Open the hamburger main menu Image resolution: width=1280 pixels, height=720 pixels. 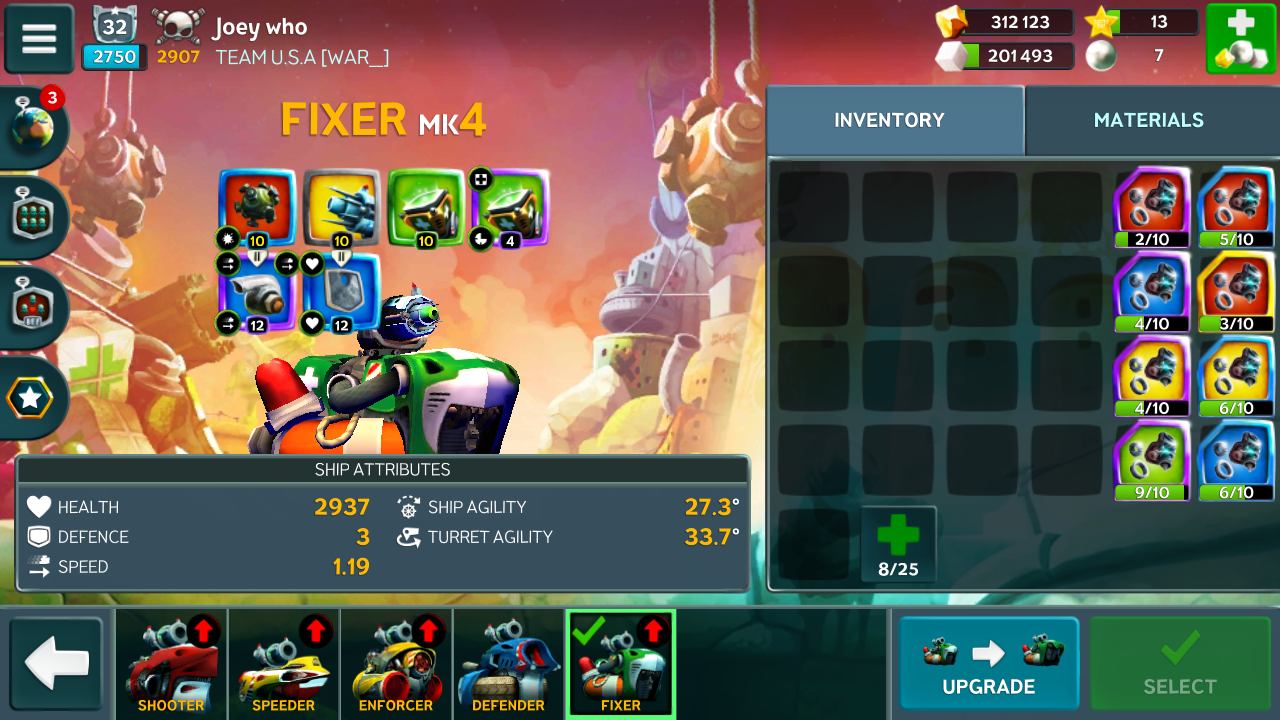pyautogui.click(x=39, y=38)
